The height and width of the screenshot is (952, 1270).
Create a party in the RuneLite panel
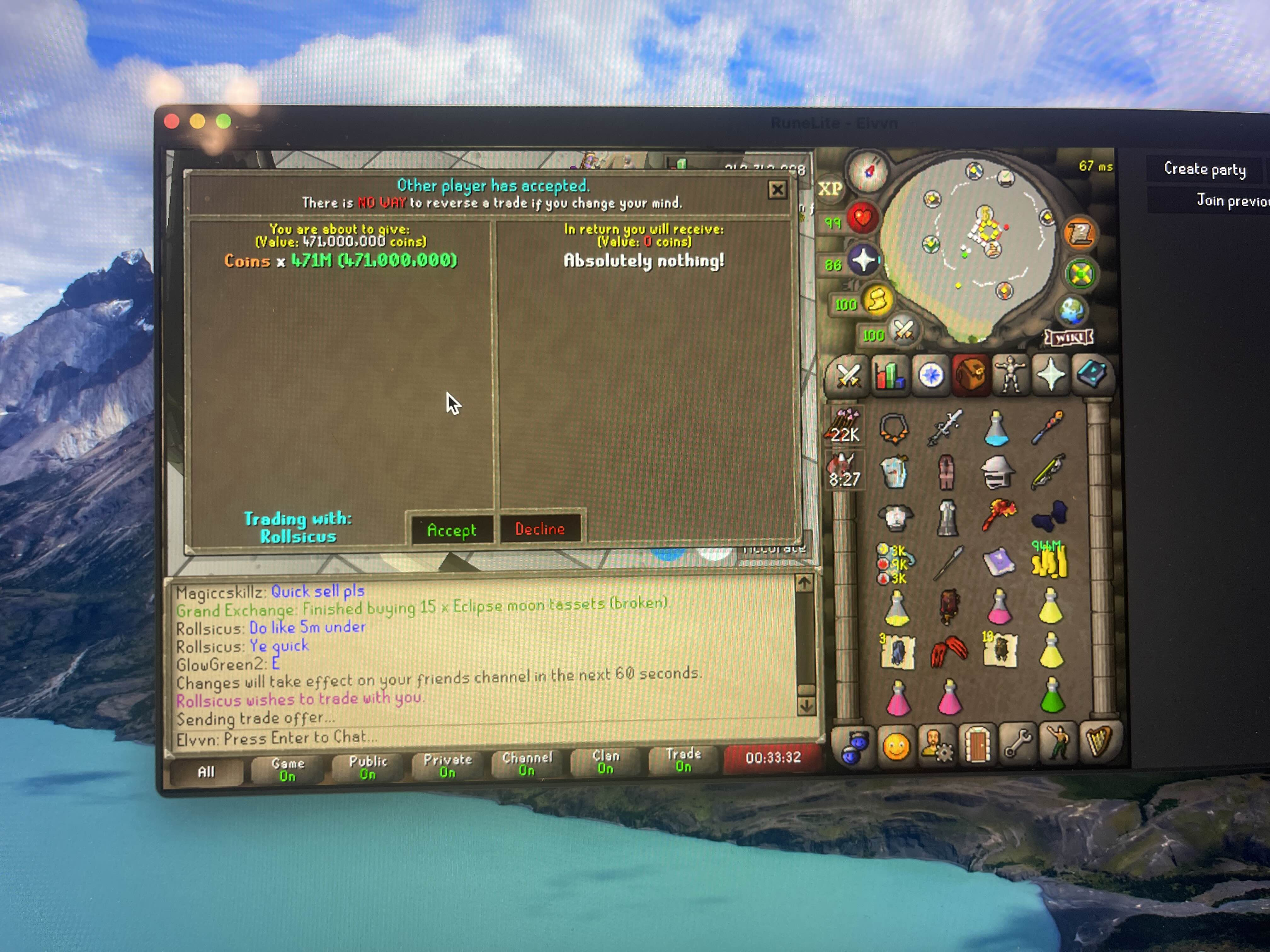tap(1204, 169)
